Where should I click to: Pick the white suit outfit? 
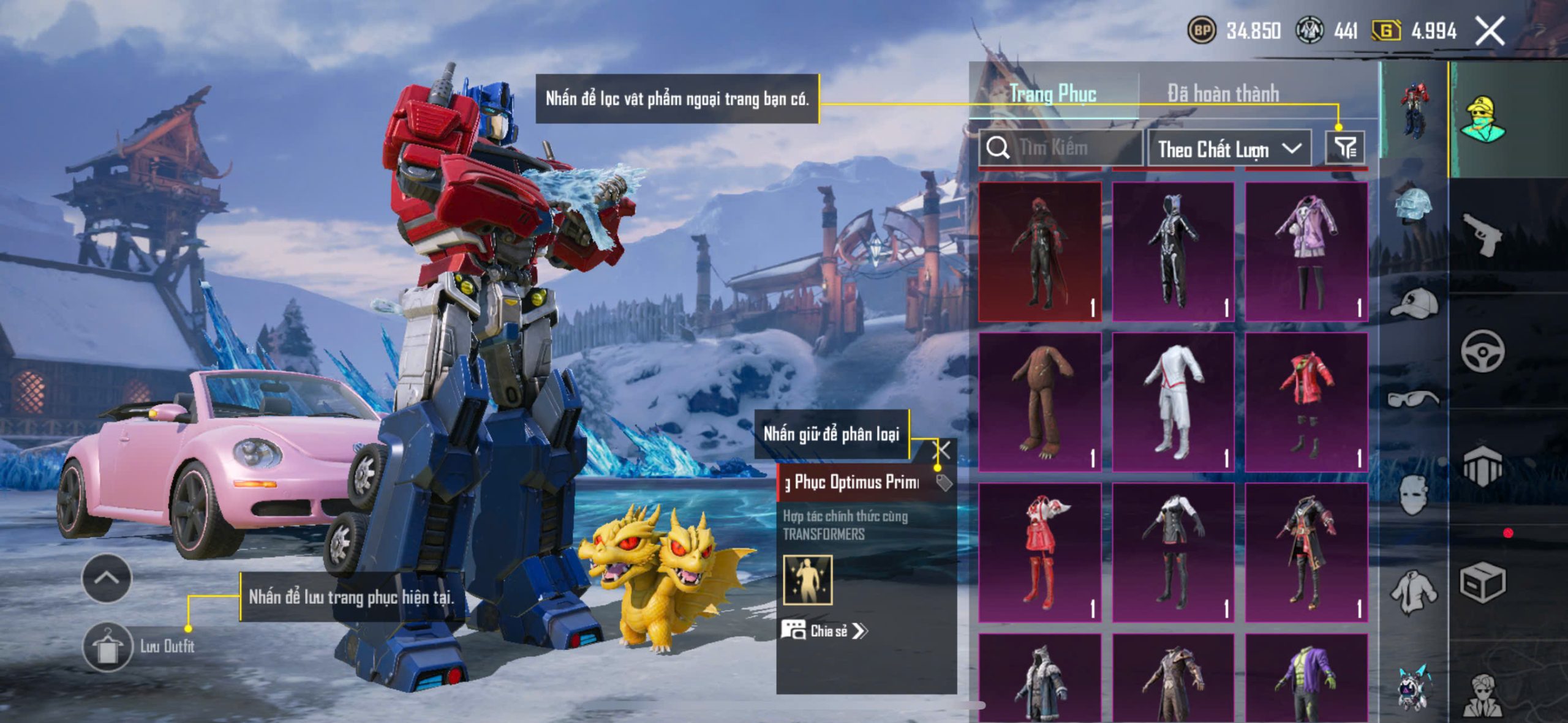click(x=1173, y=402)
